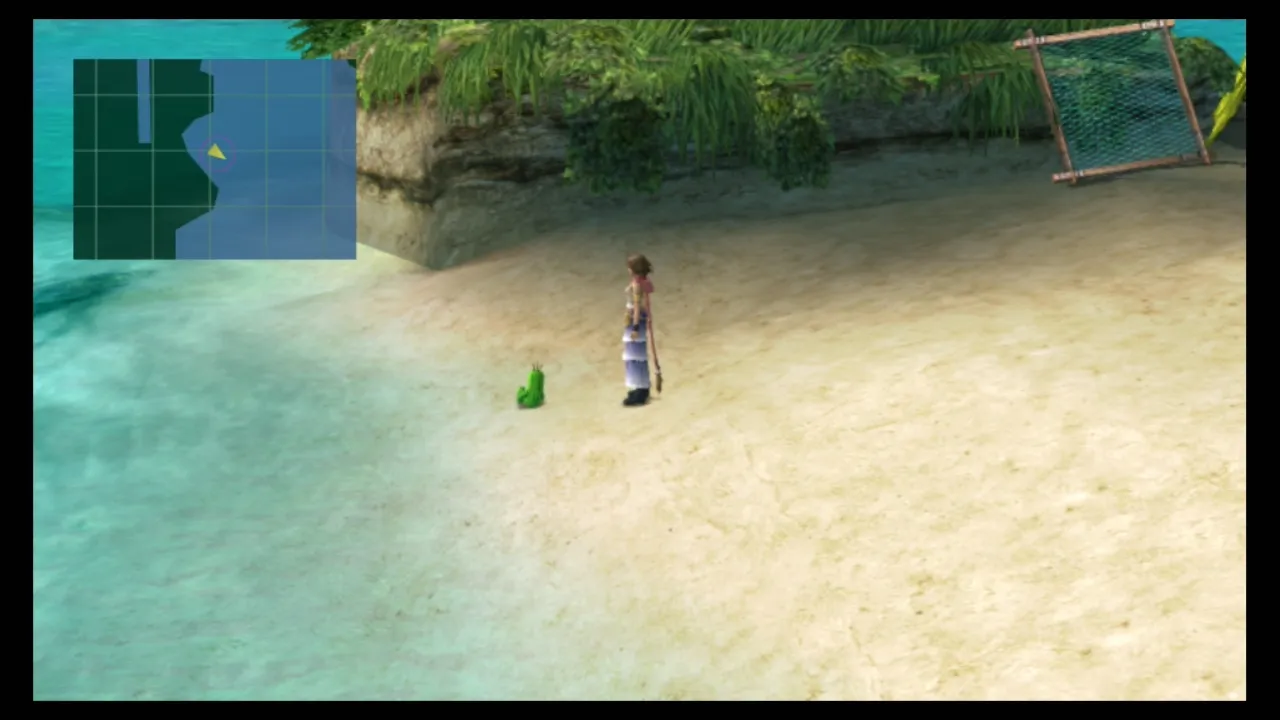Click the yellow player arrow on the minimap
The height and width of the screenshot is (720, 1280).
(x=217, y=151)
